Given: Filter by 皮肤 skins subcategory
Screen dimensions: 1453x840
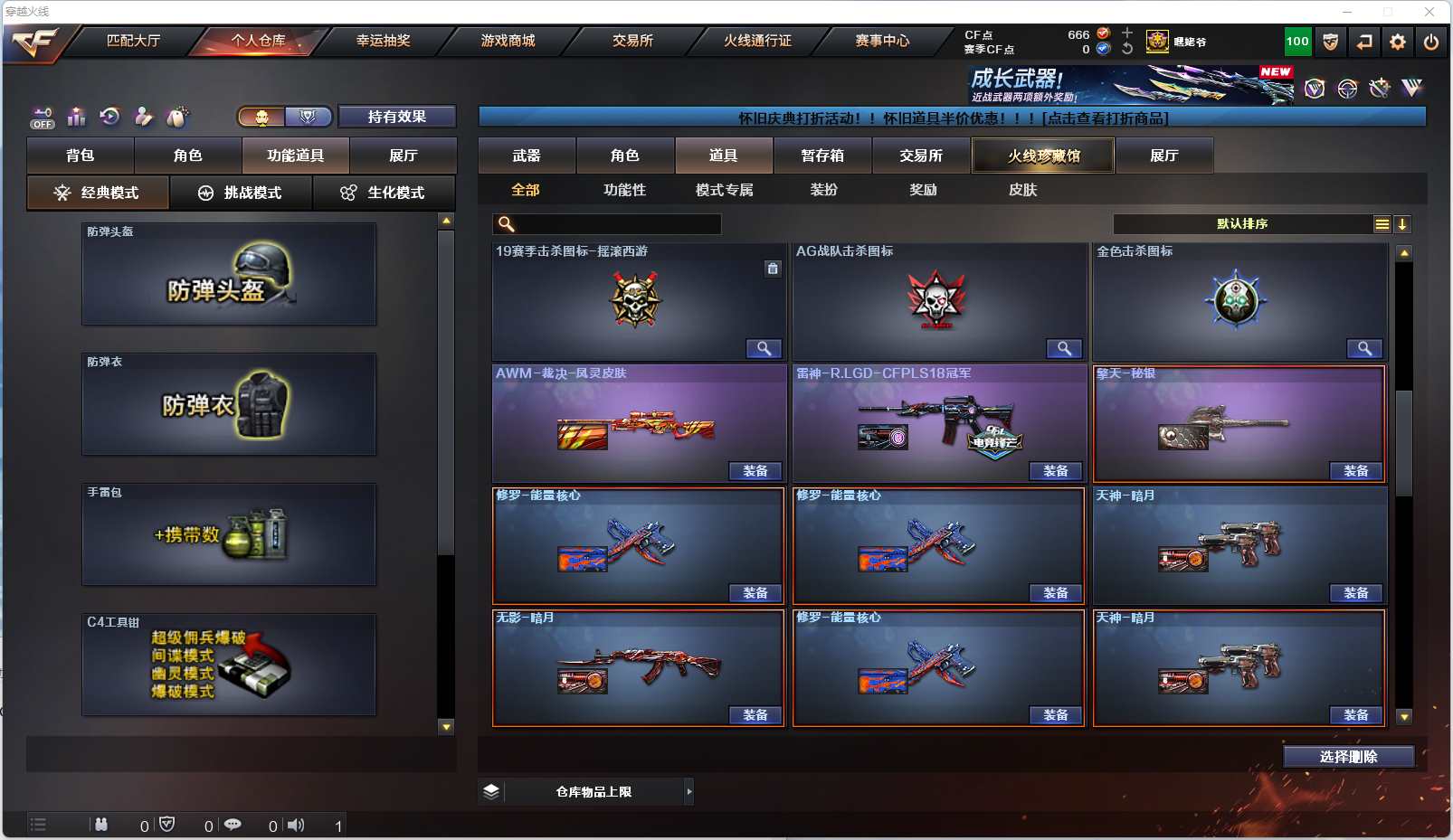Looking at the screenshot, I should 1022,190.
